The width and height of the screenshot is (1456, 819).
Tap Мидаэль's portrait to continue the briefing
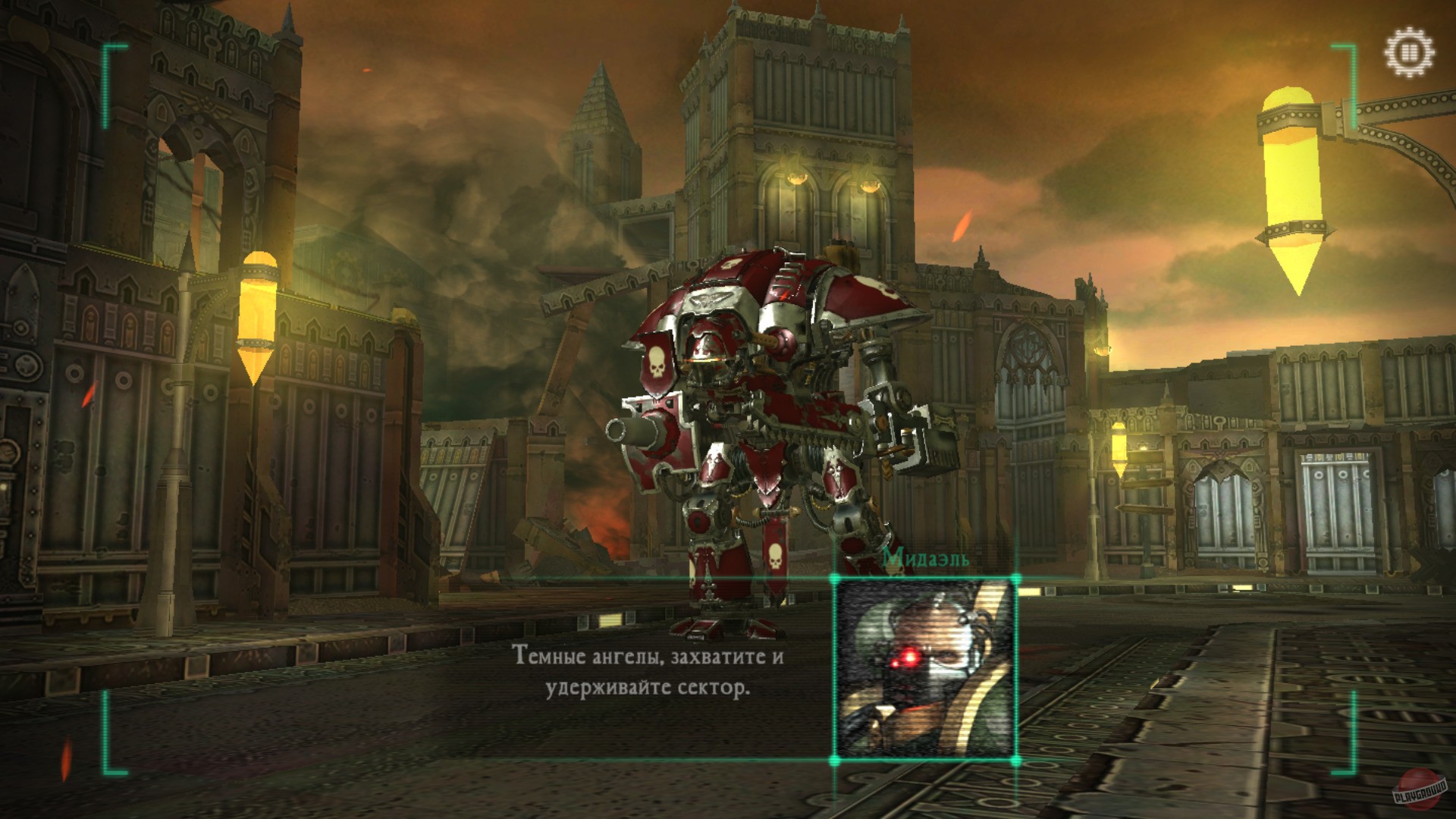[927, 667]
